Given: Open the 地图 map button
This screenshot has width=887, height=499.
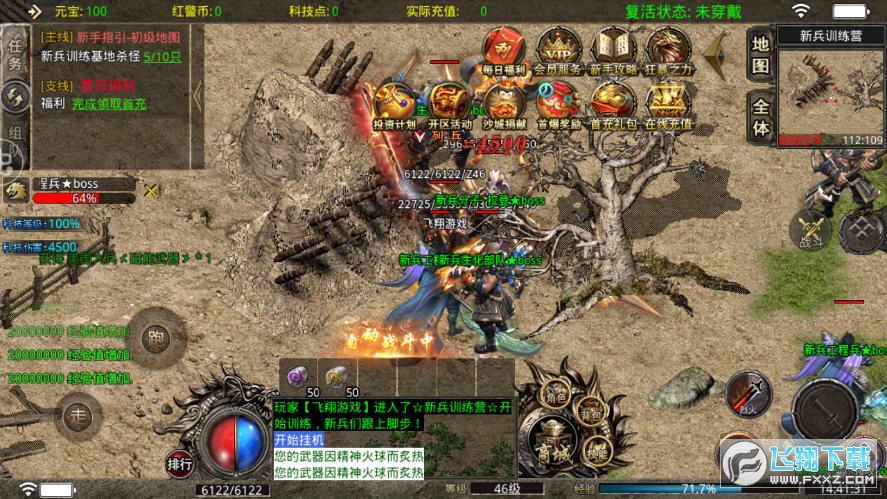Looking at the screenshot, I should coord(761,55).
